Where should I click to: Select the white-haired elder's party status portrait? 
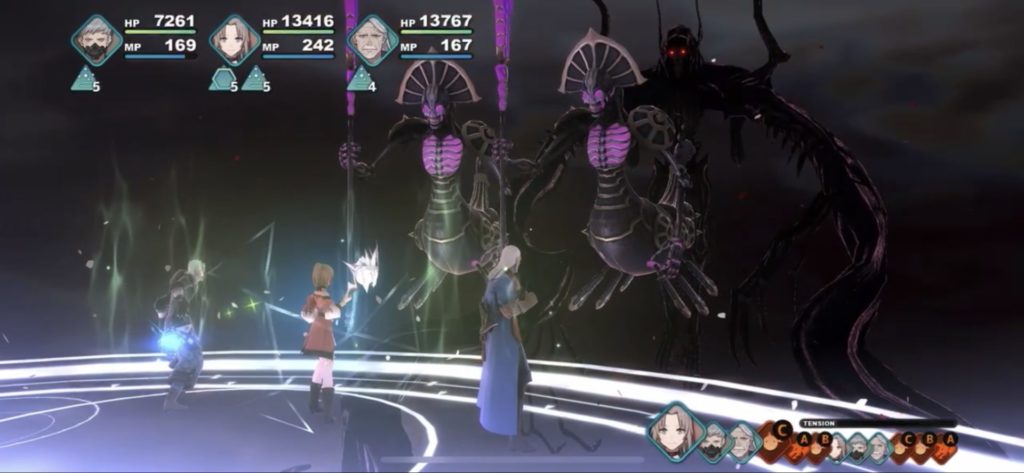click(372, 40)
